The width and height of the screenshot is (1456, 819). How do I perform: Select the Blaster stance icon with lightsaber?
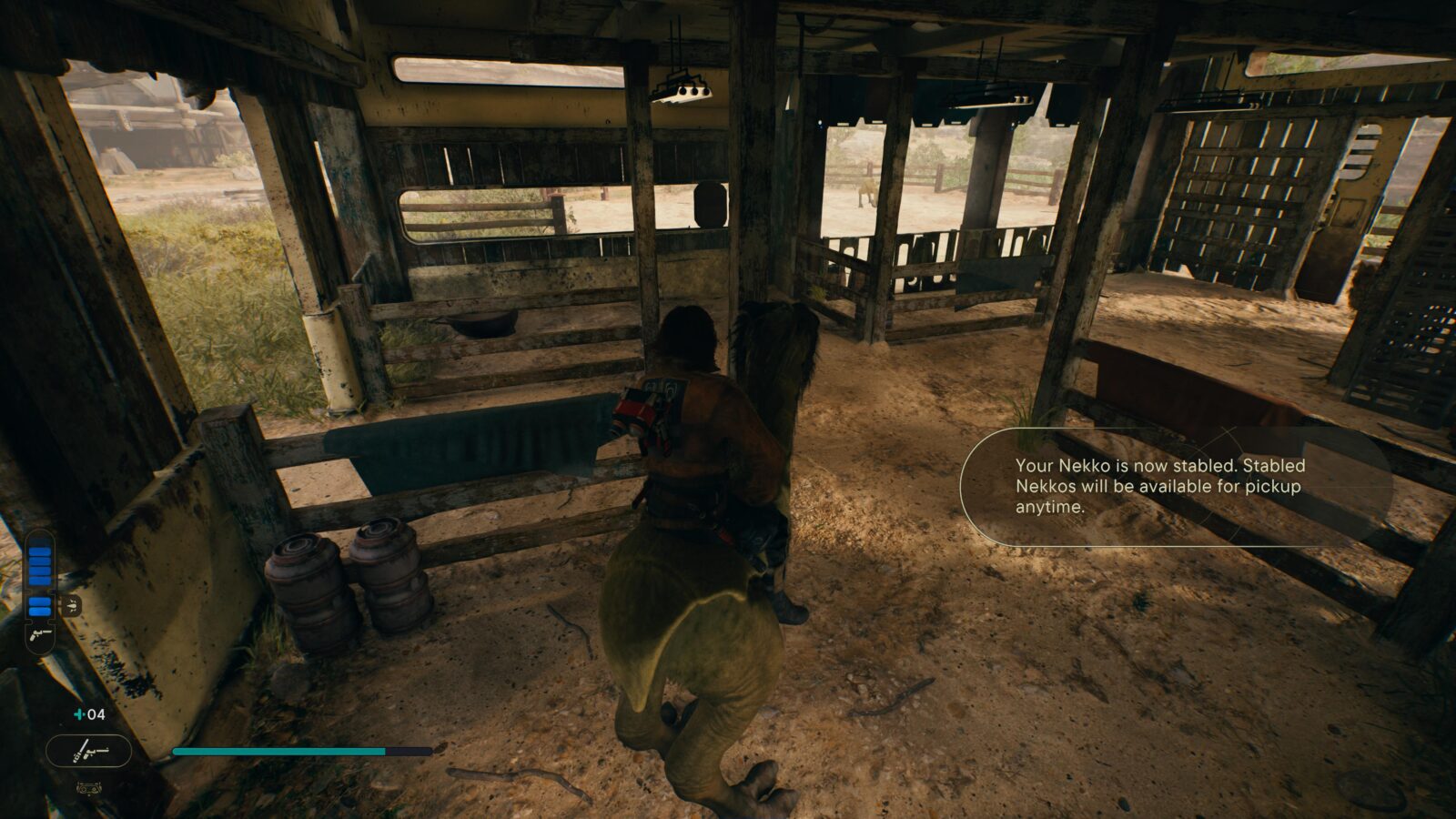pyautogui.click(x=89, y=751)
